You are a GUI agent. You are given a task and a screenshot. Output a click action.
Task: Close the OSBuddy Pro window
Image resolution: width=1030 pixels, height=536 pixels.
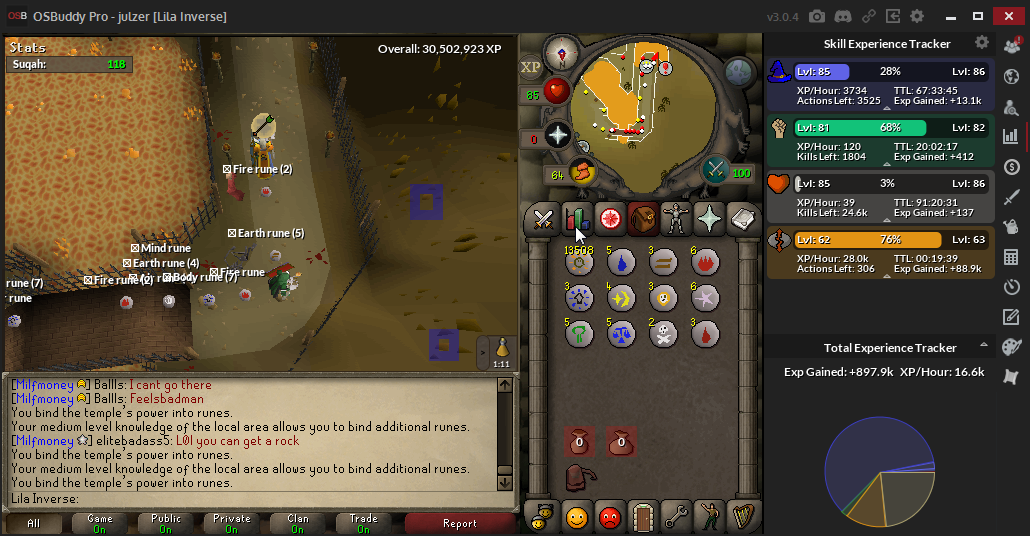pos(1009,16)
